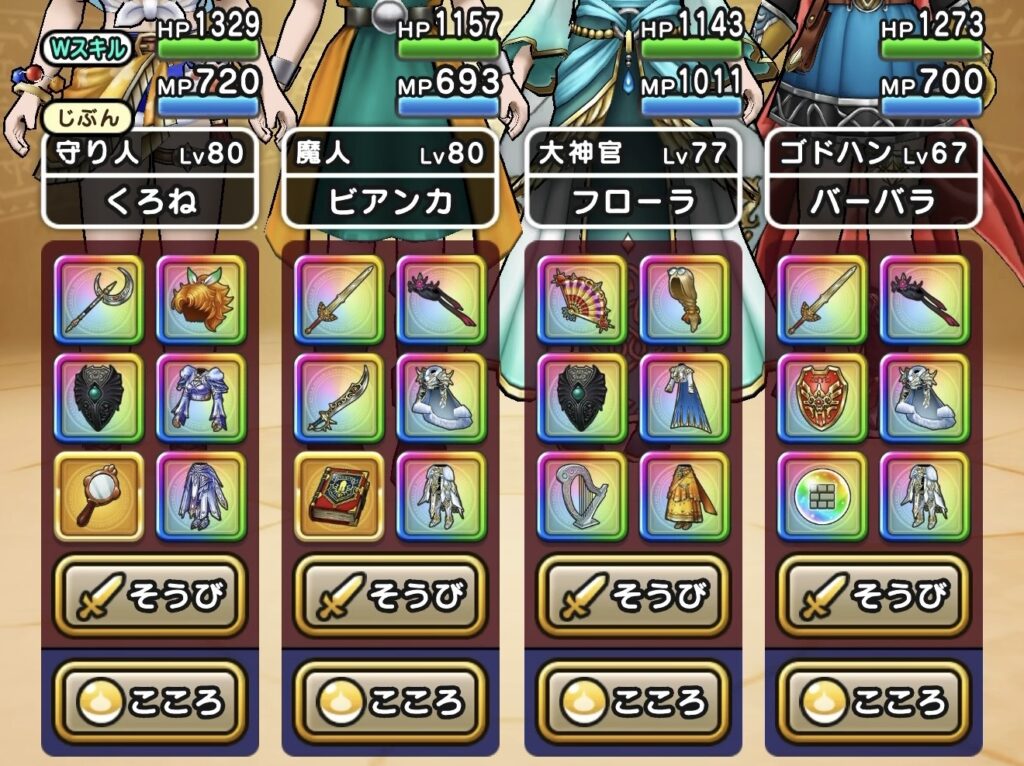Screen dimensions: 1024x766
Task: Select the 大神官 フローラ name plate
Action: pyautogui.click(x=633, y=178)
